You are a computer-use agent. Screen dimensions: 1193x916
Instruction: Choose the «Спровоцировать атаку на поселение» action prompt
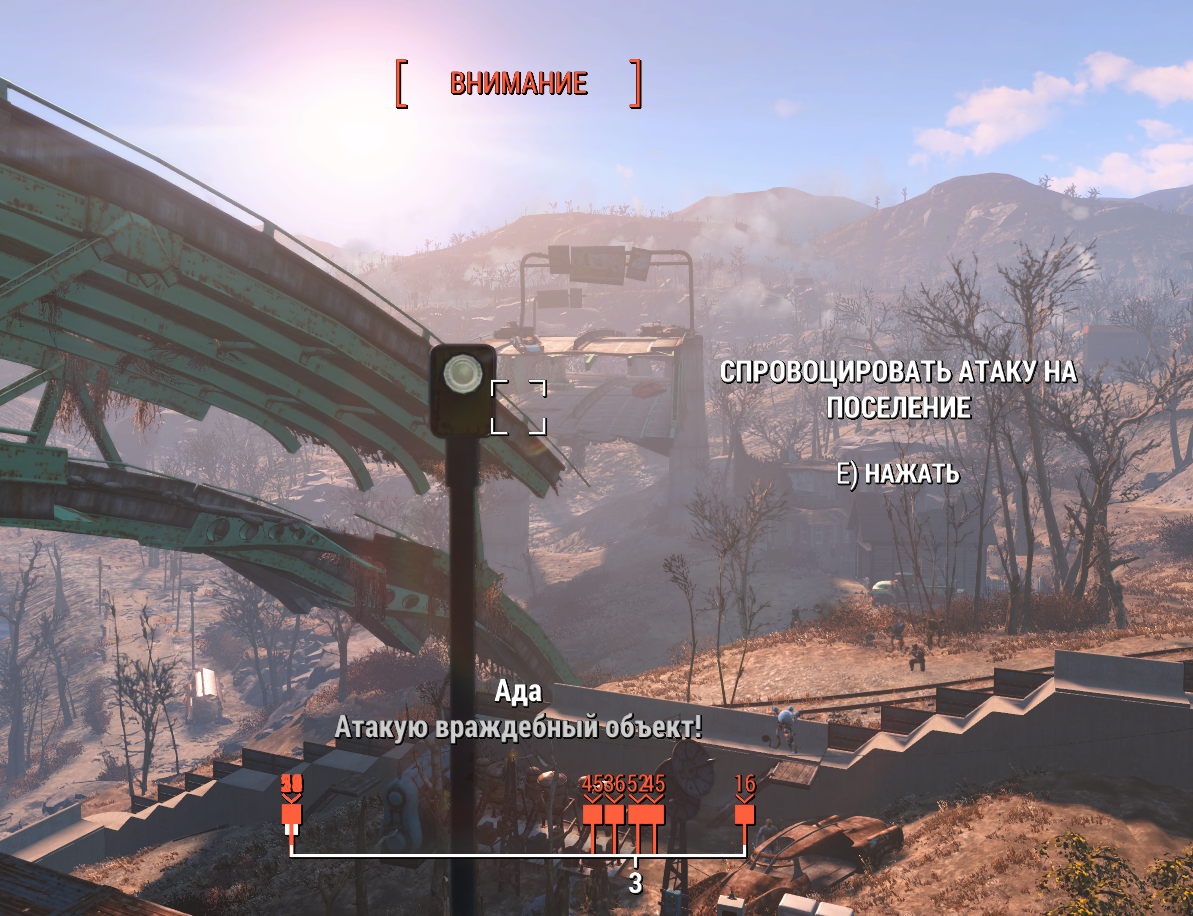[898, 390]
